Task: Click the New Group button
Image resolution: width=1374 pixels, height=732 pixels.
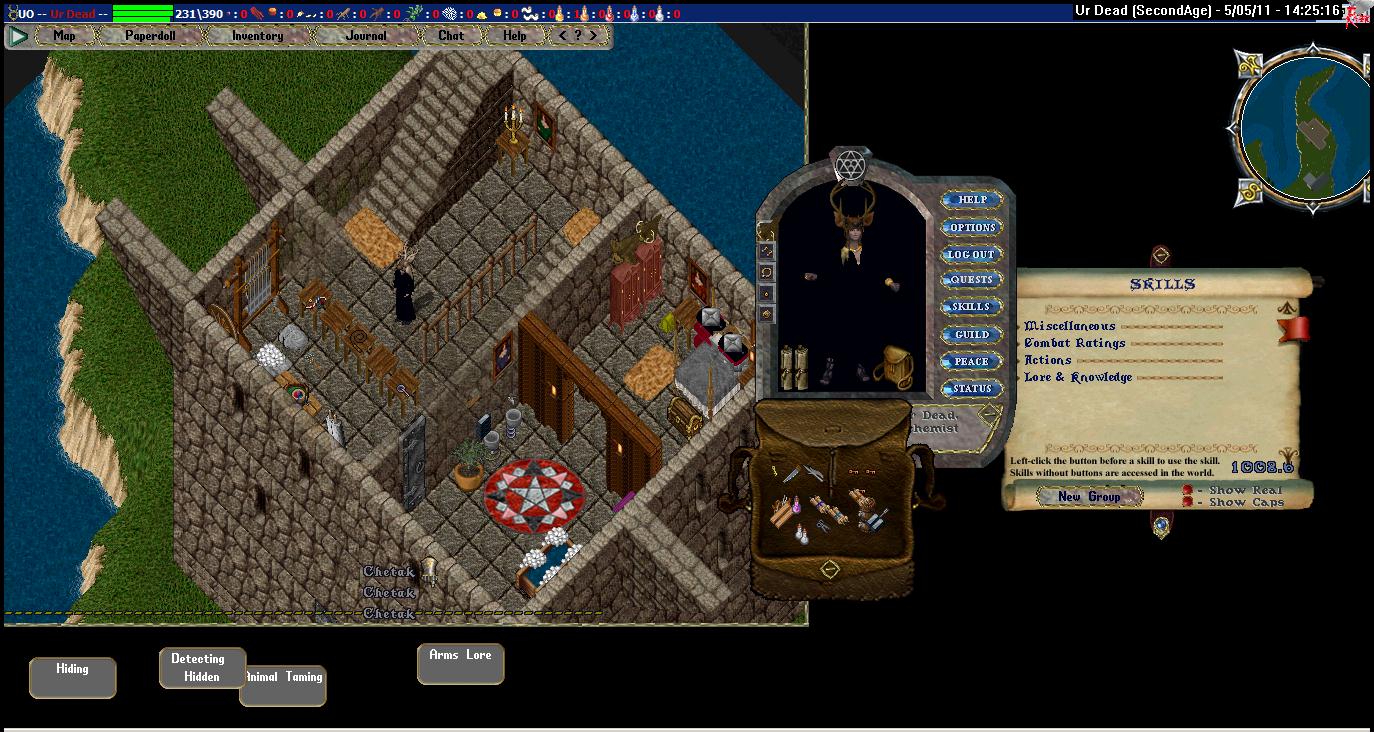Action: point(1089,497)
